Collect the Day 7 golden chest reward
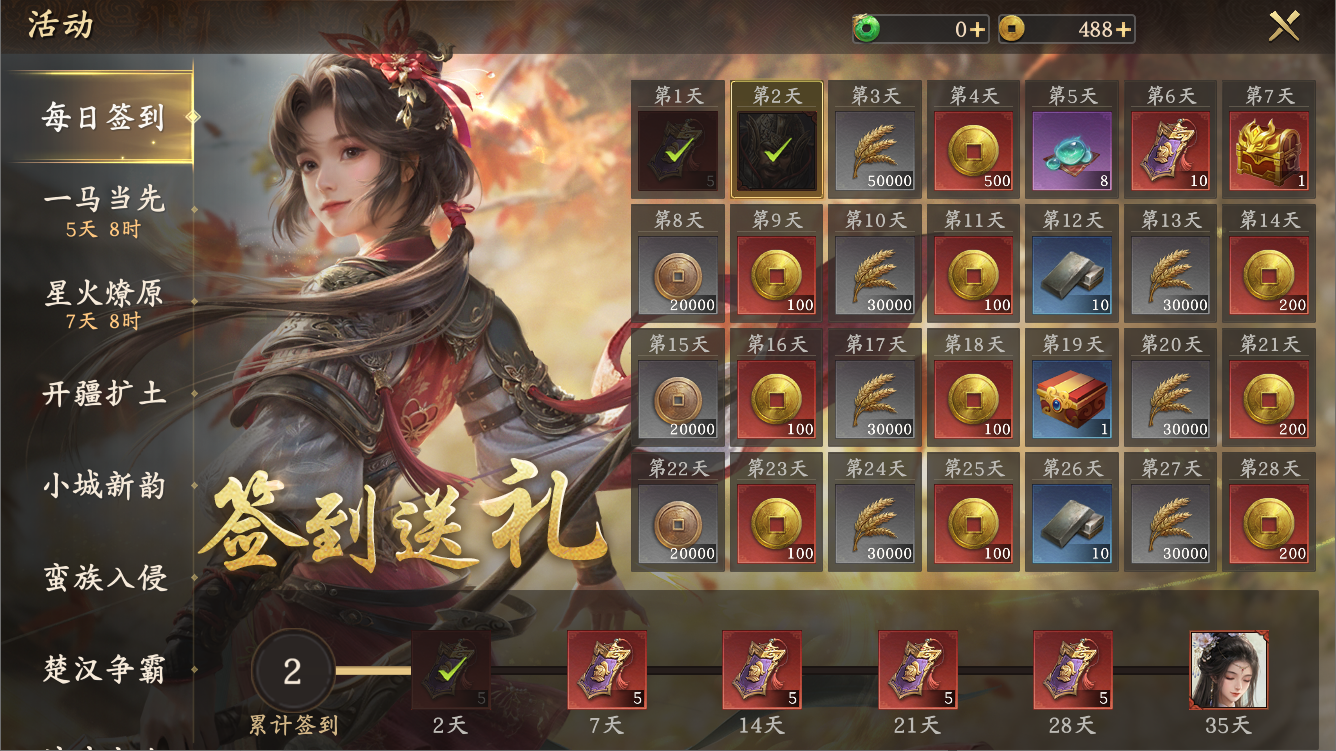Viewport: 1336px width, 751px height. pos(1270,150)
